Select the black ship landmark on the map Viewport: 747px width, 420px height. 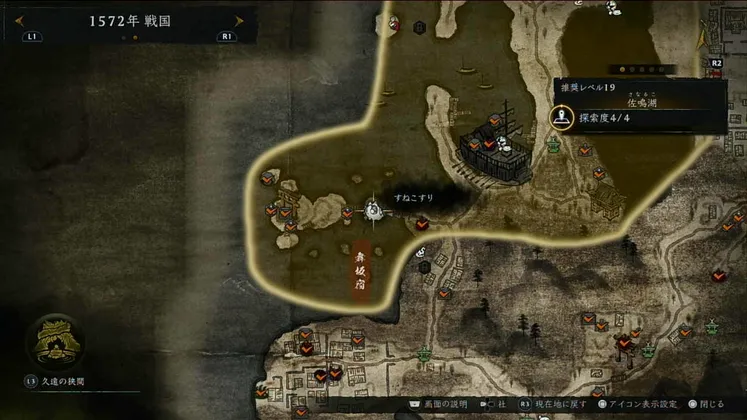pos(495,150)
